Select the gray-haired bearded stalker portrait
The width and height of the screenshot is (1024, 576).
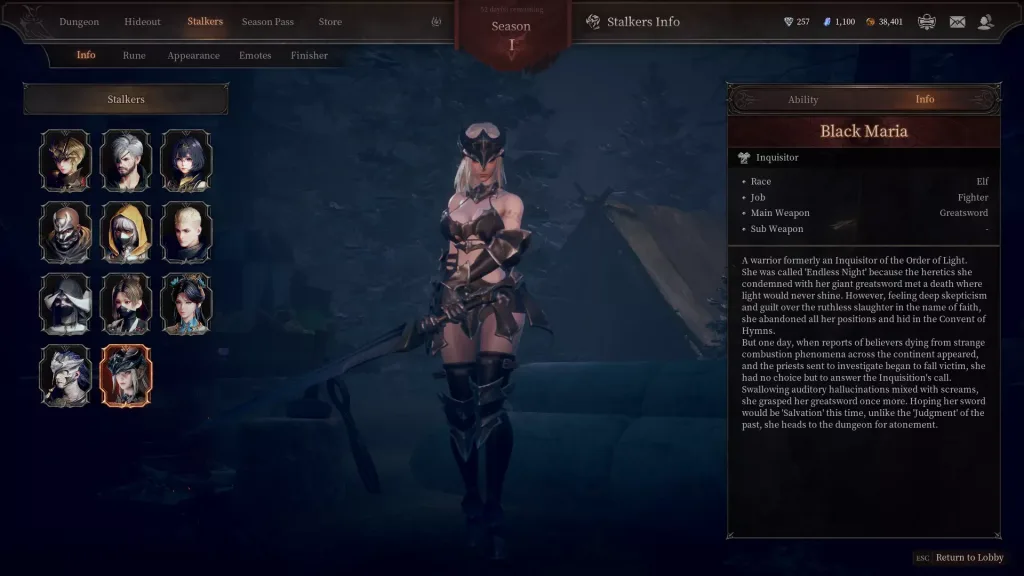126,160
